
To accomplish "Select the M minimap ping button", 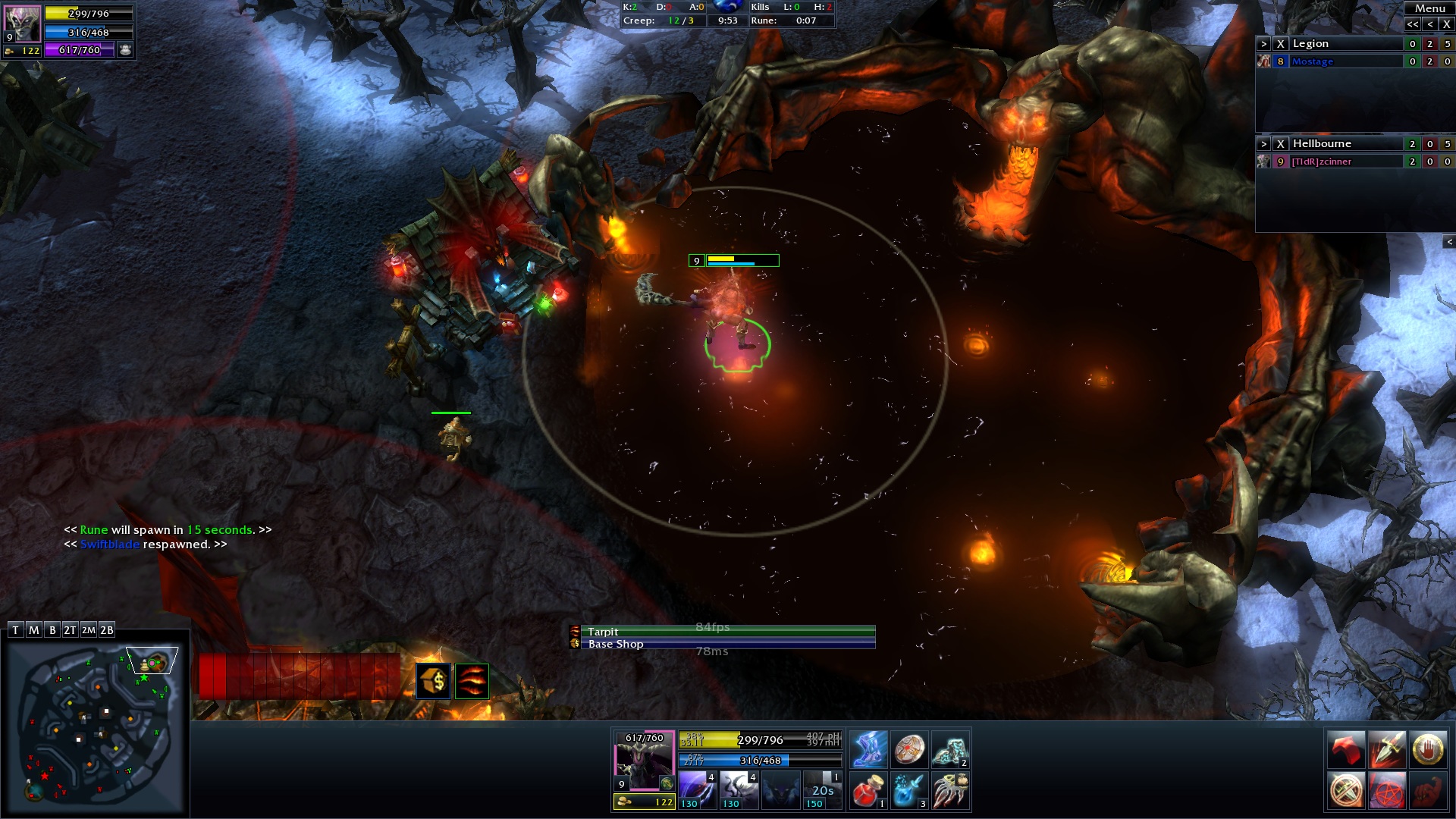I will point(33,630).
